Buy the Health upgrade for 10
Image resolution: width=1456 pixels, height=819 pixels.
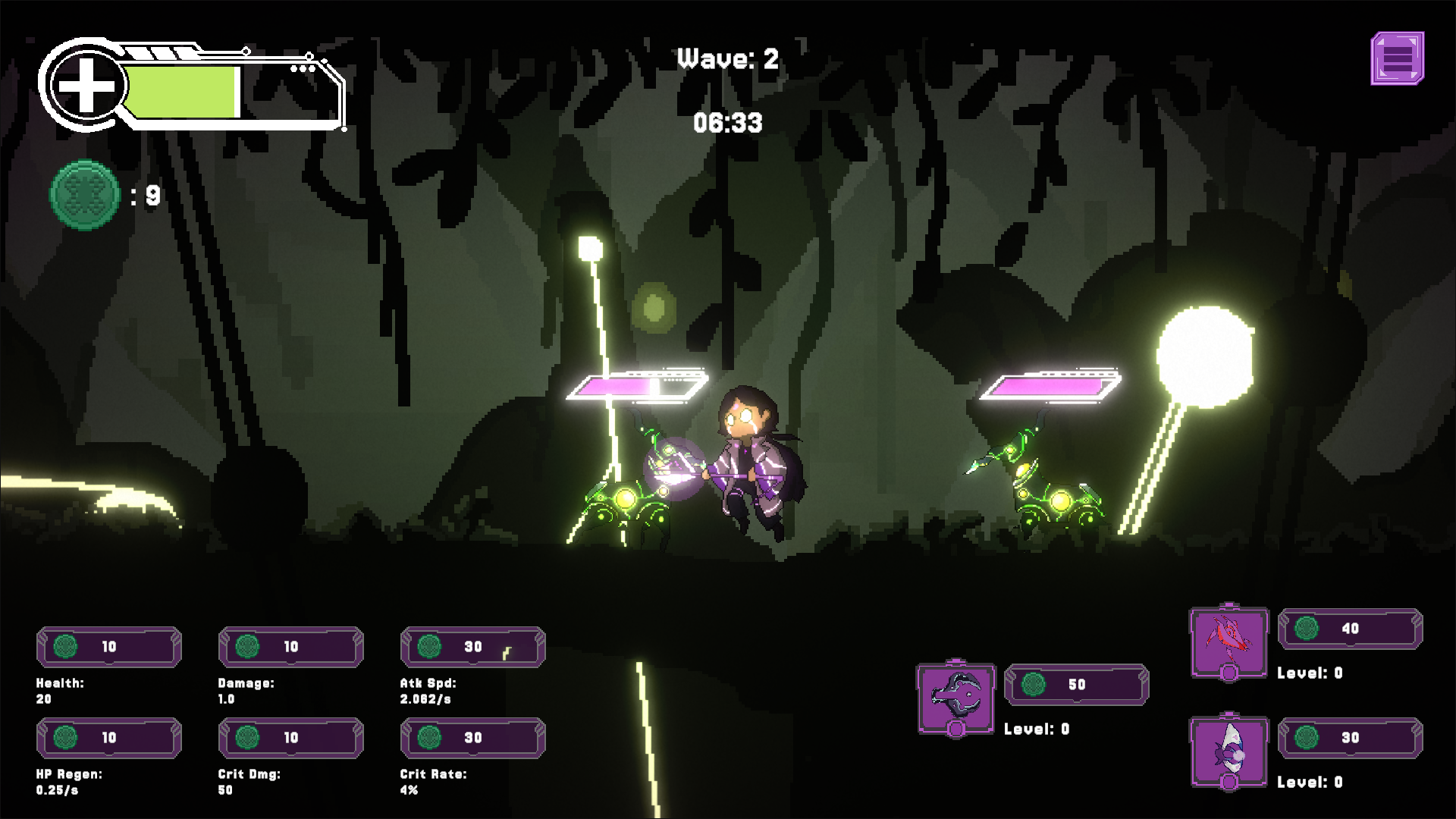click(109, 647)
